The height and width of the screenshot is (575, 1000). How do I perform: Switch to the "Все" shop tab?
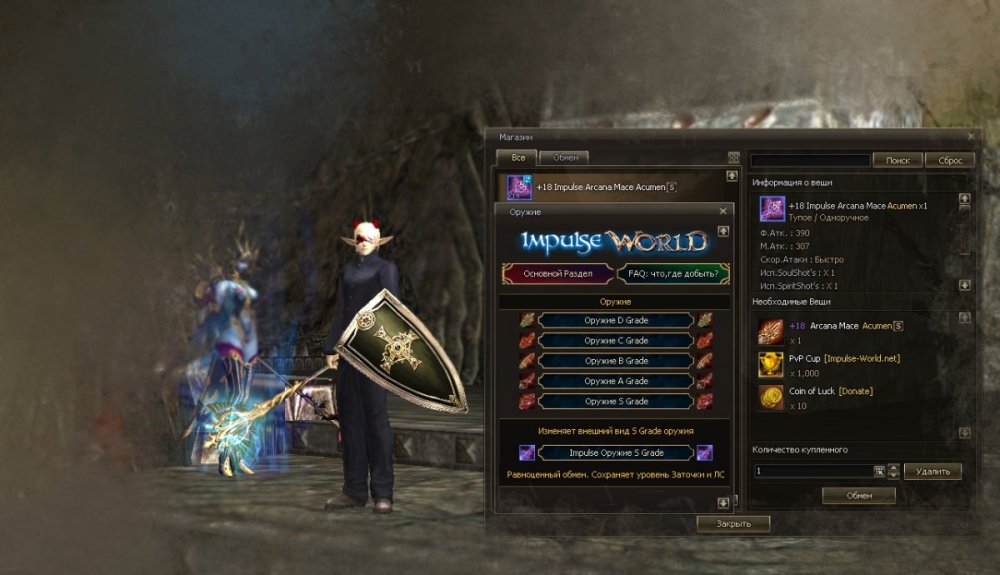[x=517, y=157]
